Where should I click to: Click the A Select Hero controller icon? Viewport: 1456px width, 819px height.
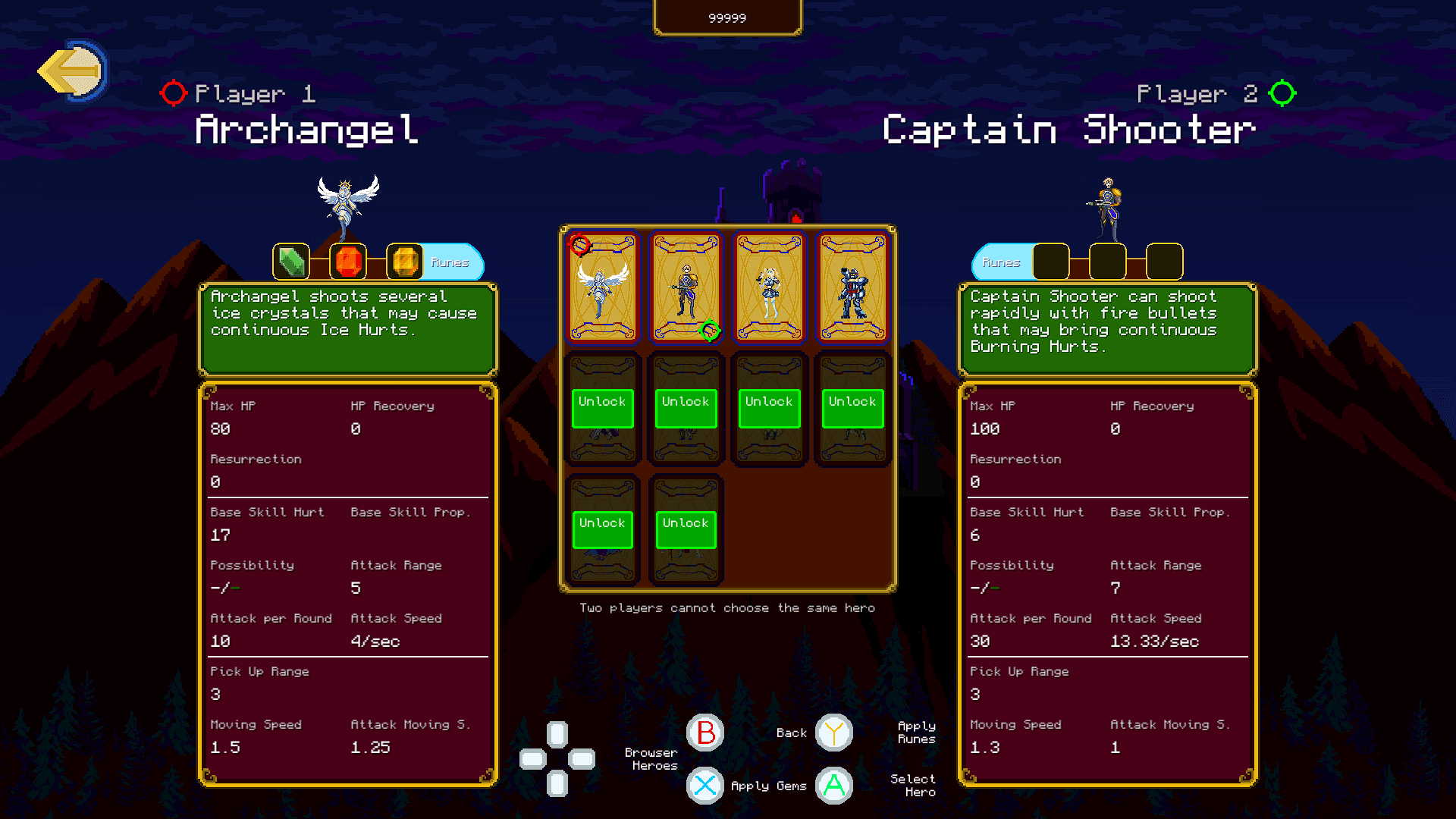click(833, 786)
